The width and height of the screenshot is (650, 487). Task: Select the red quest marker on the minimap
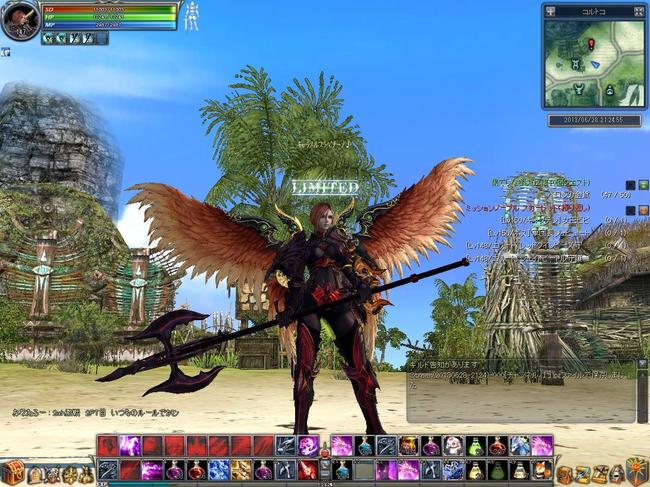click(x=591, y=44)
